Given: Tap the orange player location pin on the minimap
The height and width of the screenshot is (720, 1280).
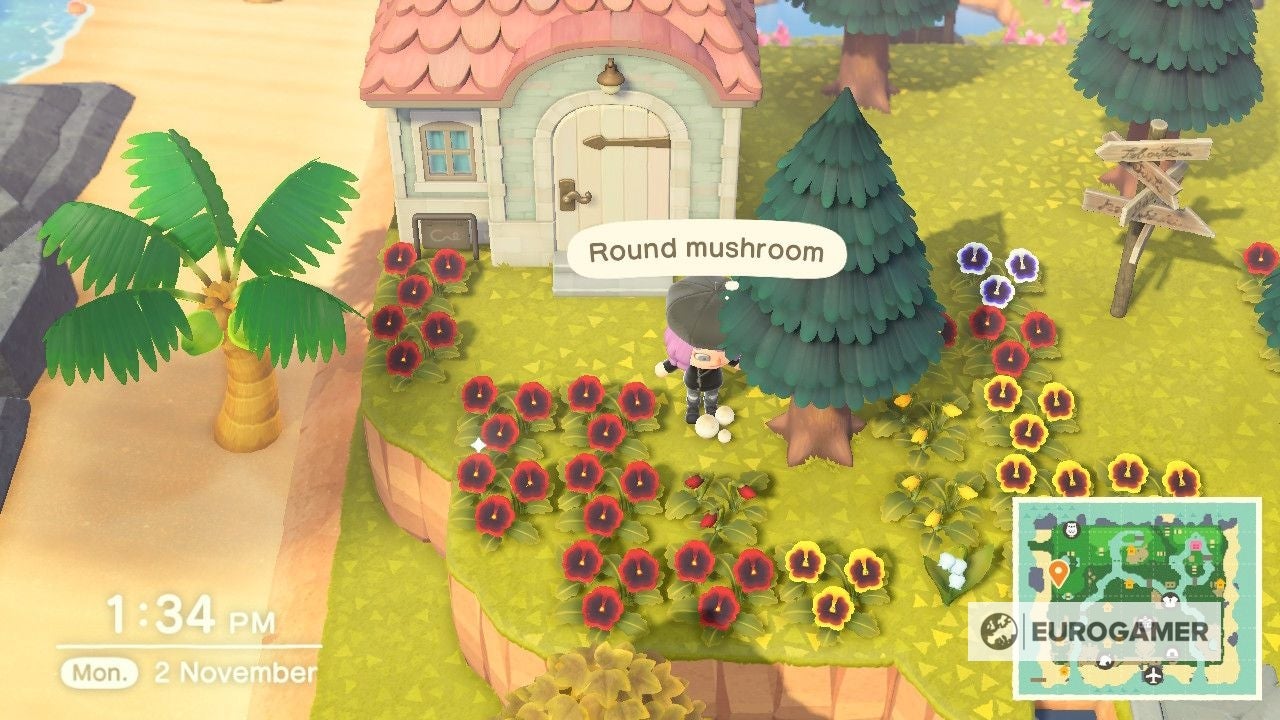Looking at the screenshot, I should [x=1058, y=572].
